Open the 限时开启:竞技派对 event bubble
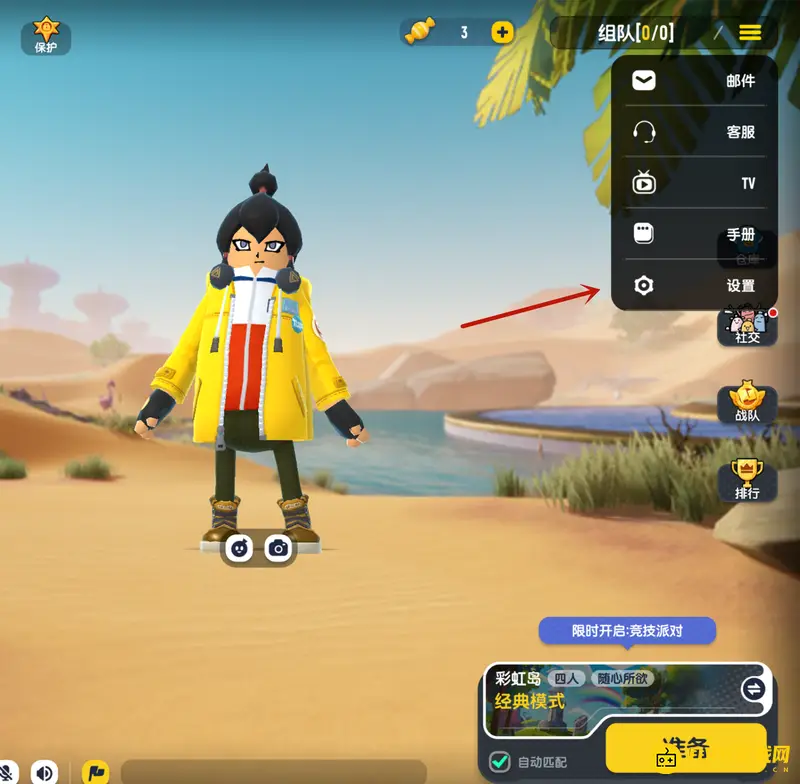 tap(628, 631)
